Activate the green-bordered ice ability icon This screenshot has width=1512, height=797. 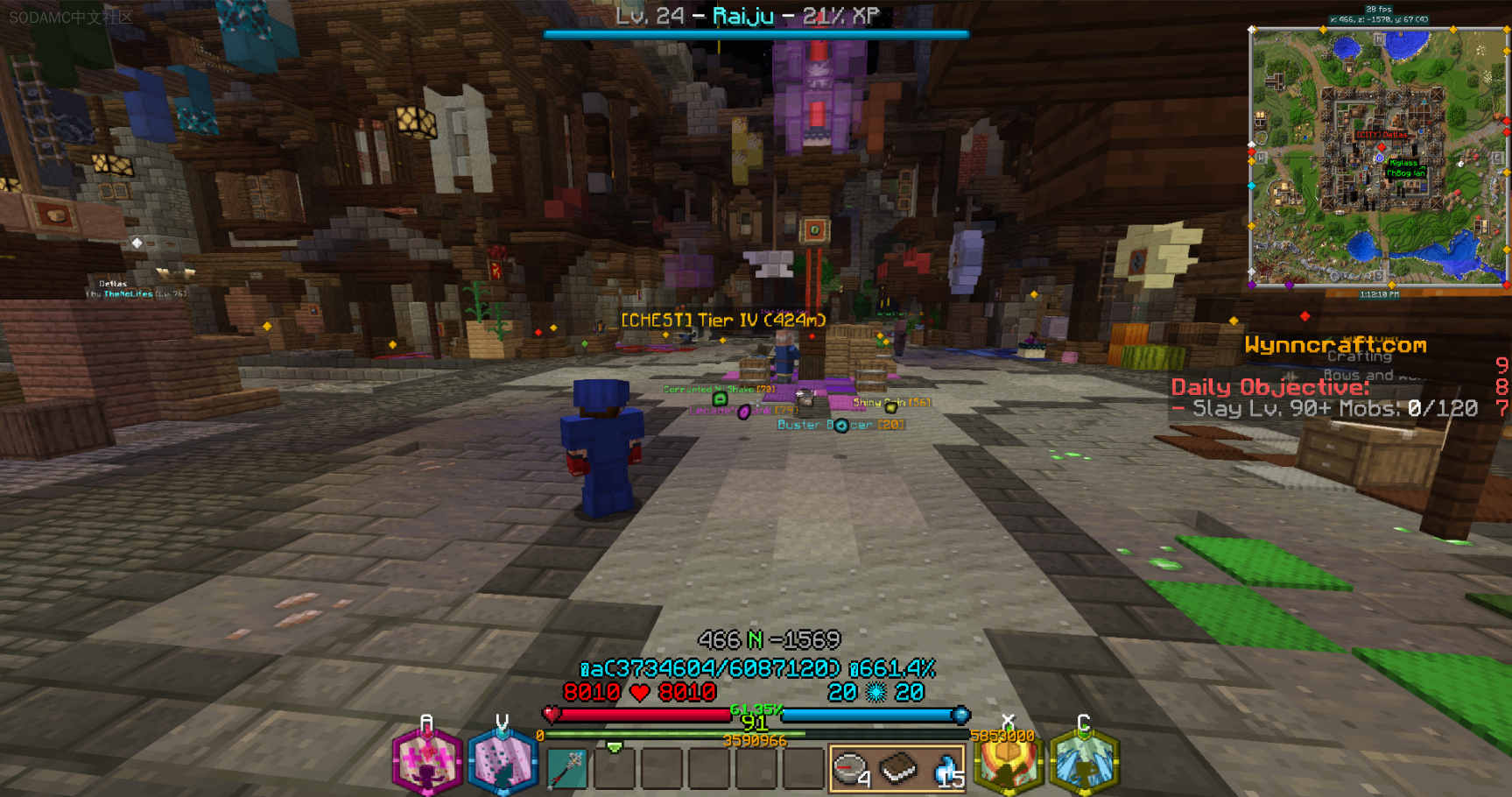[1084, 762]
